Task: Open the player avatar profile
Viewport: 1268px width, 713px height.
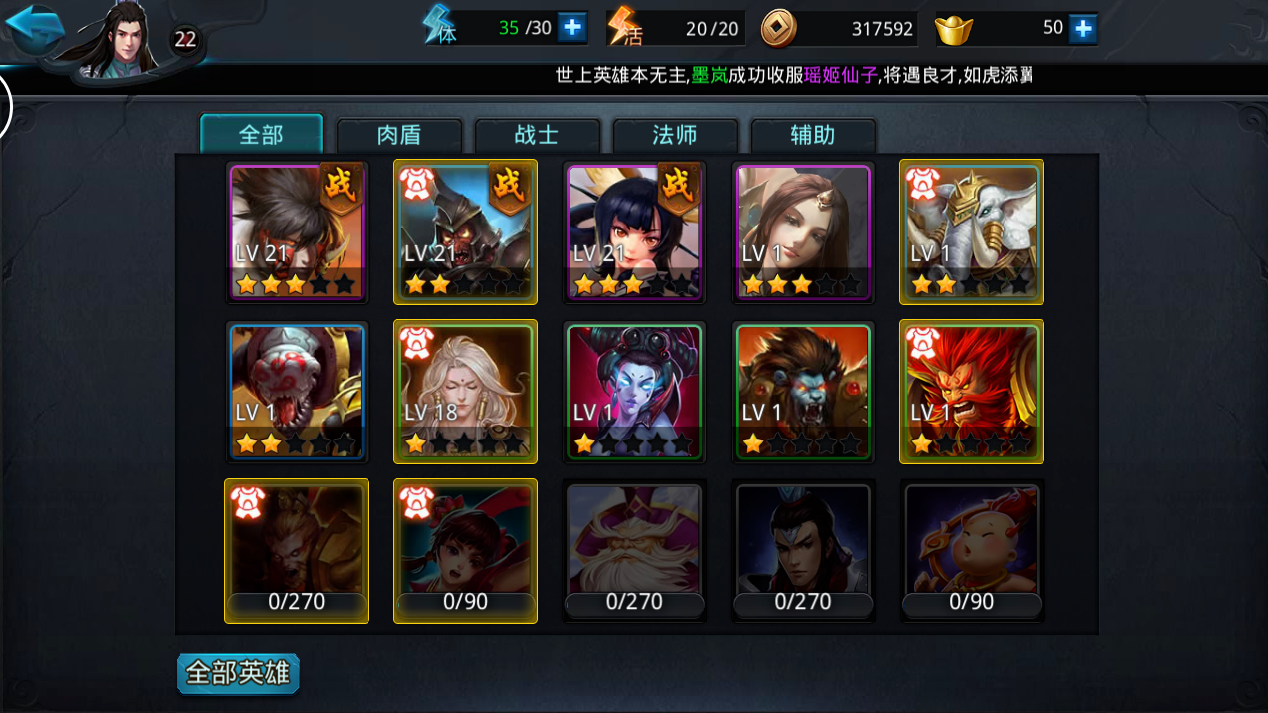Action: coord(123,40)
